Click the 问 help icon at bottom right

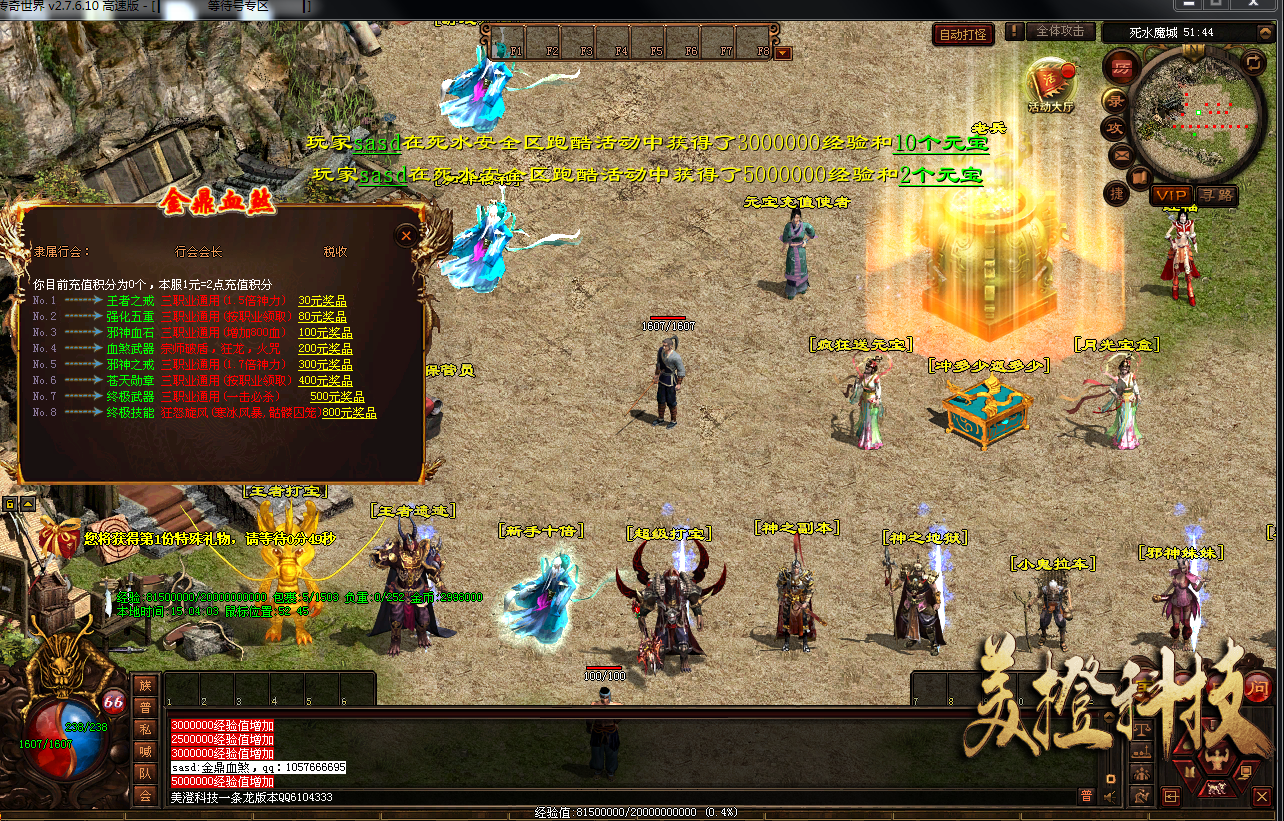pyautogui.click(x=1259, y=688)
